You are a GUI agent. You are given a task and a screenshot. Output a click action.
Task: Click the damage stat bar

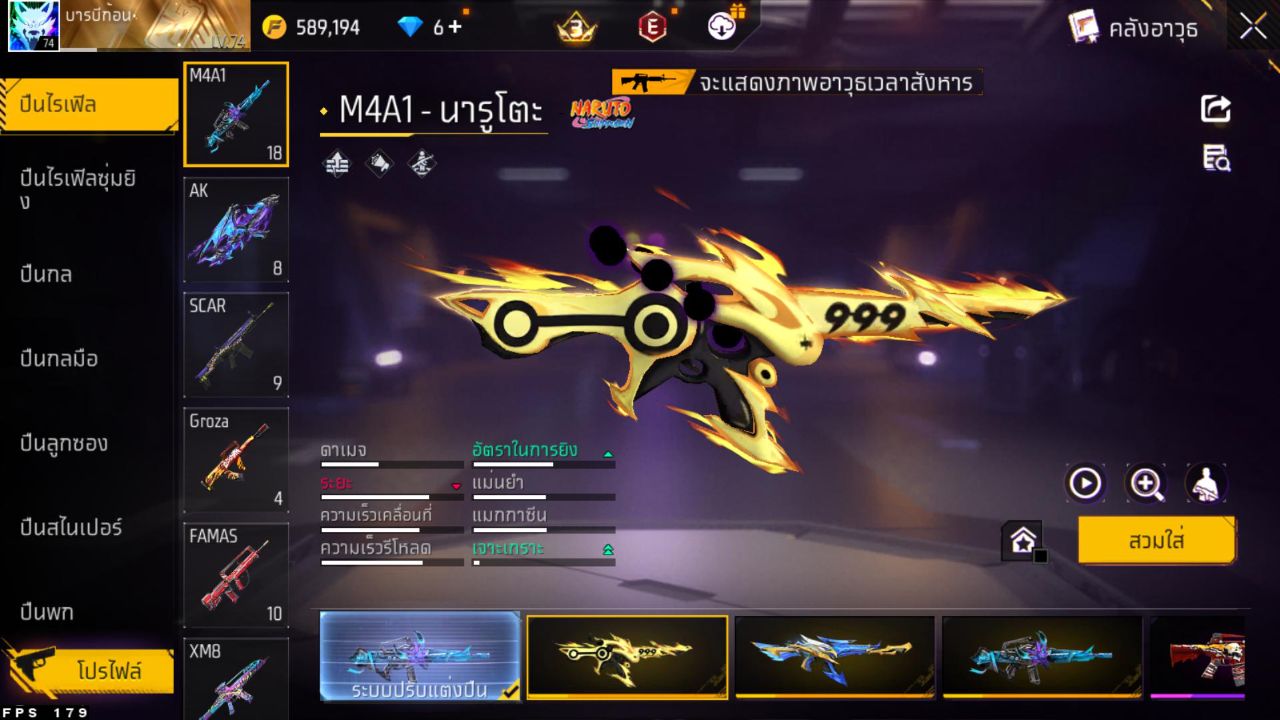click(391, 463)
